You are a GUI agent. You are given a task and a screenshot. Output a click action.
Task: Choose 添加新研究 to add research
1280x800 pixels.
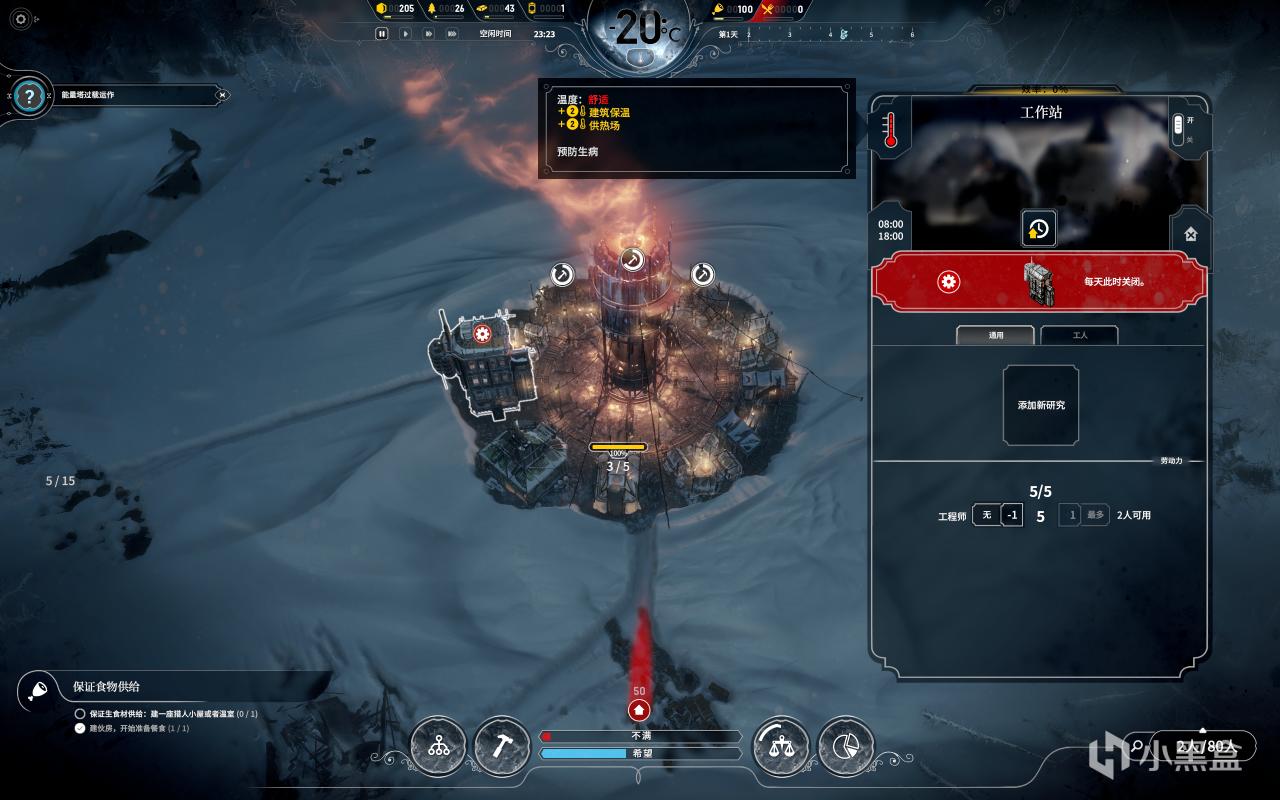tap(1041, 405)
